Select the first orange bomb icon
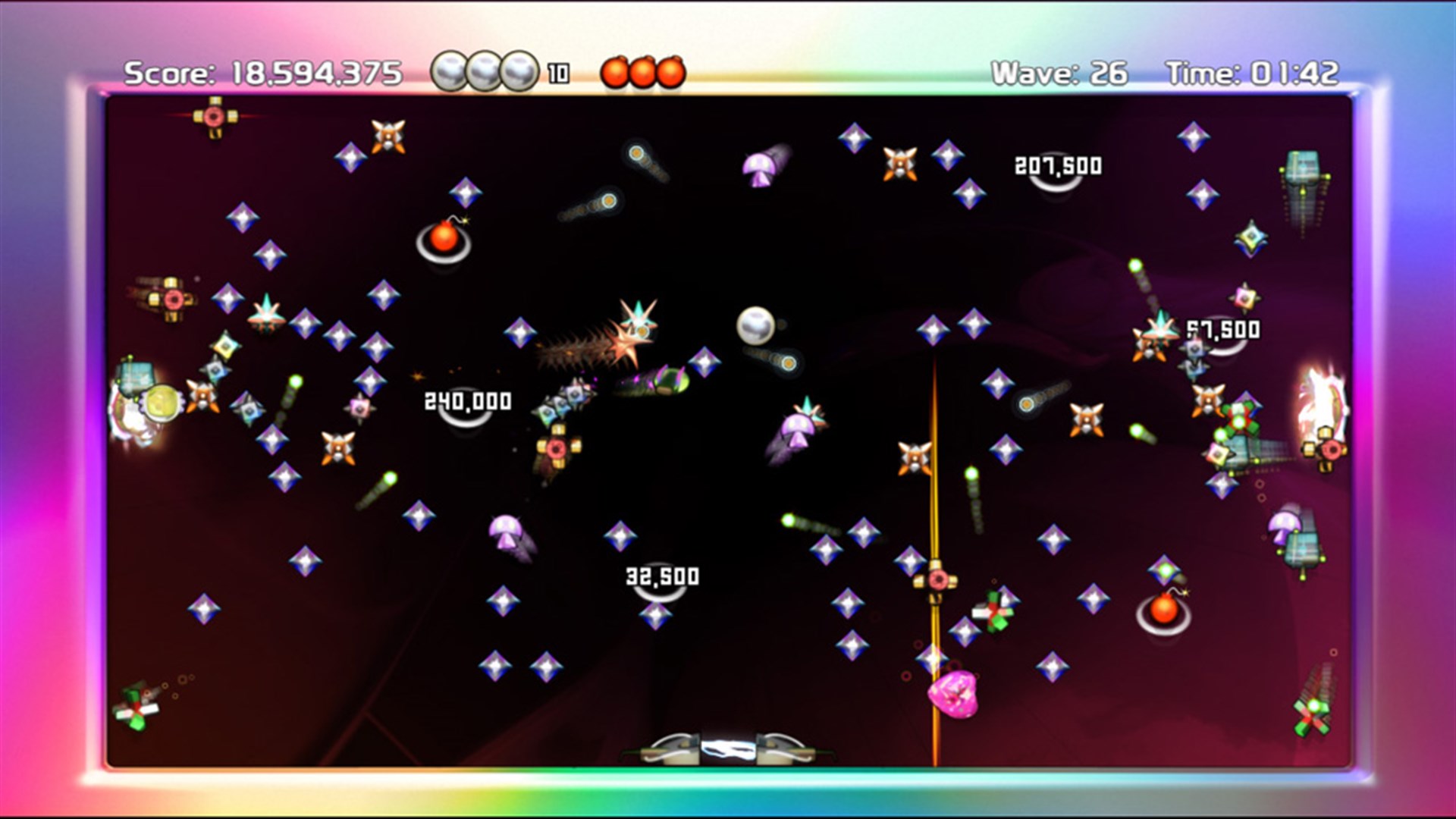This screenshot has width=1456, height=819. [x=617, y=71]
